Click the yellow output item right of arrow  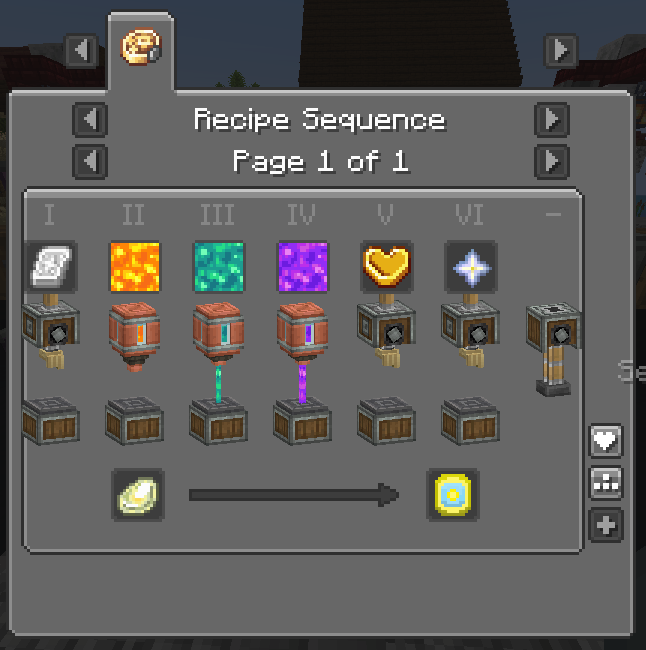[x=453, y=494]
